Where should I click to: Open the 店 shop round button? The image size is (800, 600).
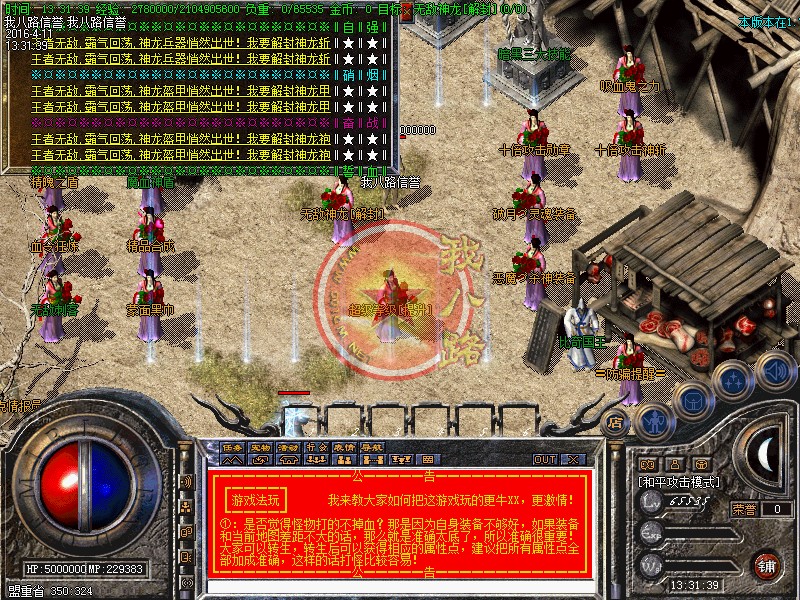click(x=616, y=423)
